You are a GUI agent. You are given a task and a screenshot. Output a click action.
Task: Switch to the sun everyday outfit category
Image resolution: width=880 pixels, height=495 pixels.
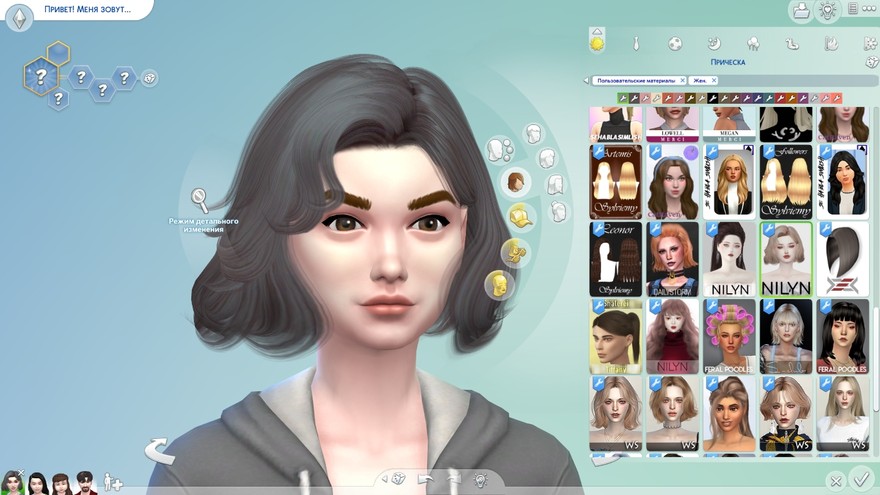[597, 43]
